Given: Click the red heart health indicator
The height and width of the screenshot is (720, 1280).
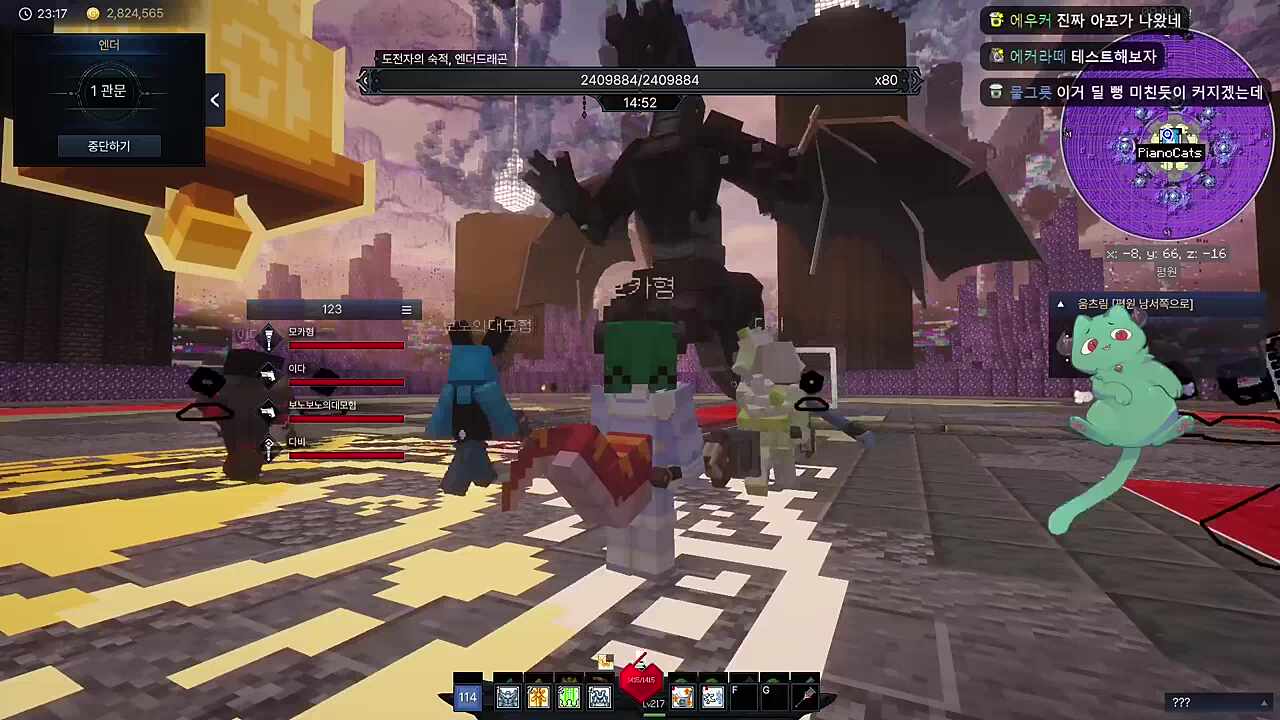Looking at the screenshot, I should coord(641,682).
